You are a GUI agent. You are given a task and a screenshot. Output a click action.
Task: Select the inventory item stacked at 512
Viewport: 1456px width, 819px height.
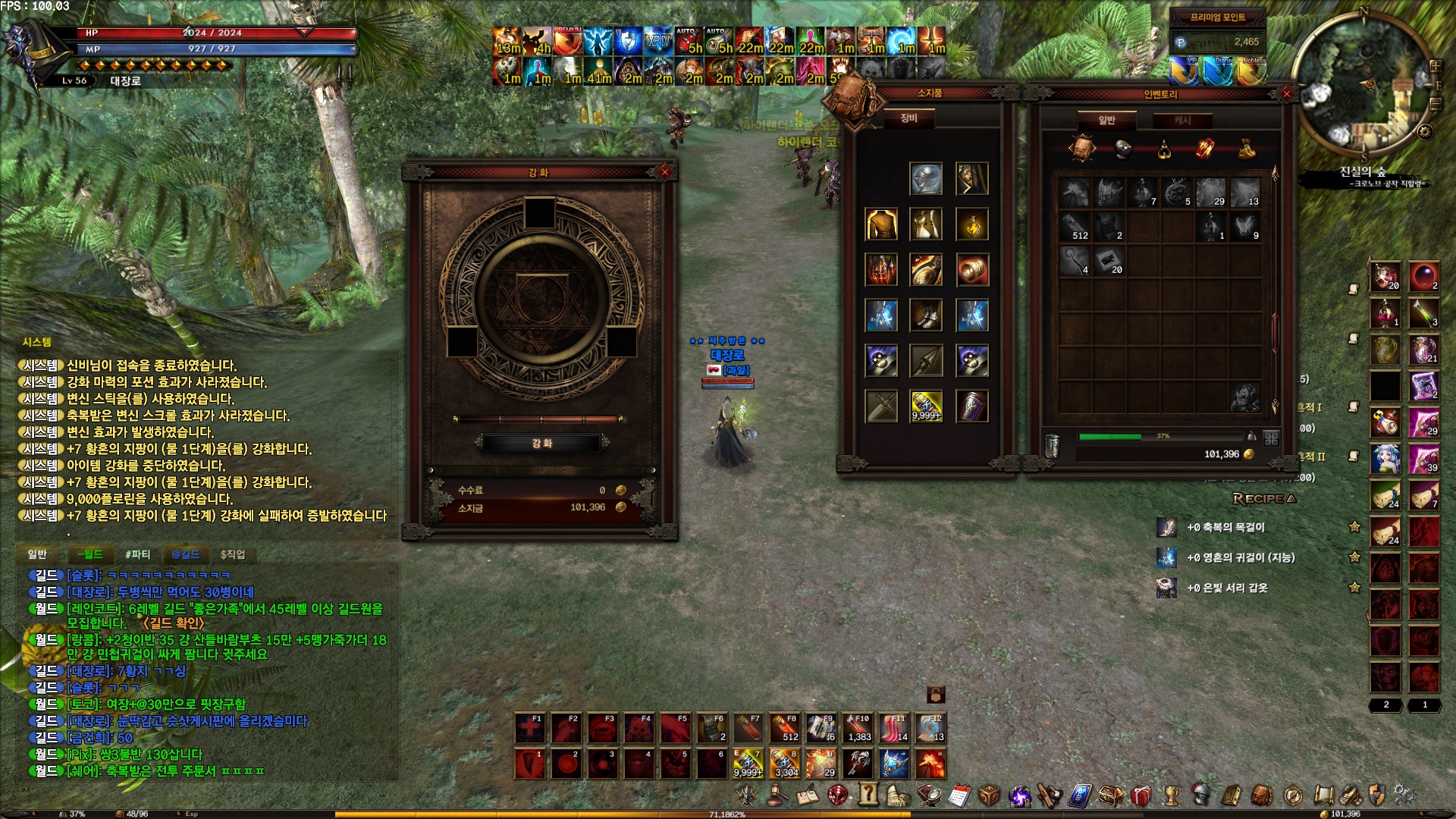click(x=1075, y=227)
